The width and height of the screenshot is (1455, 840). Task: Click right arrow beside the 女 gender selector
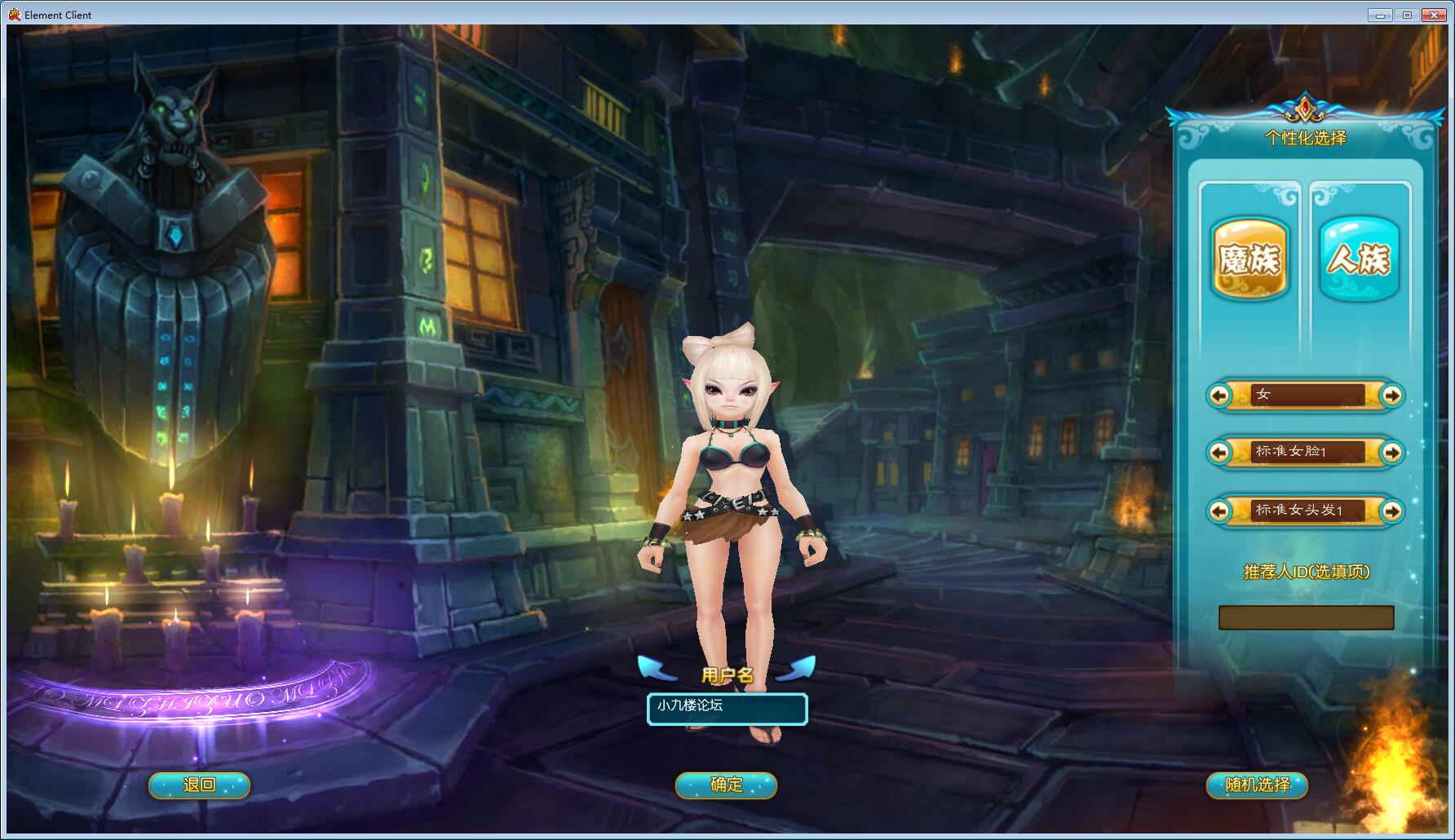1393,396
